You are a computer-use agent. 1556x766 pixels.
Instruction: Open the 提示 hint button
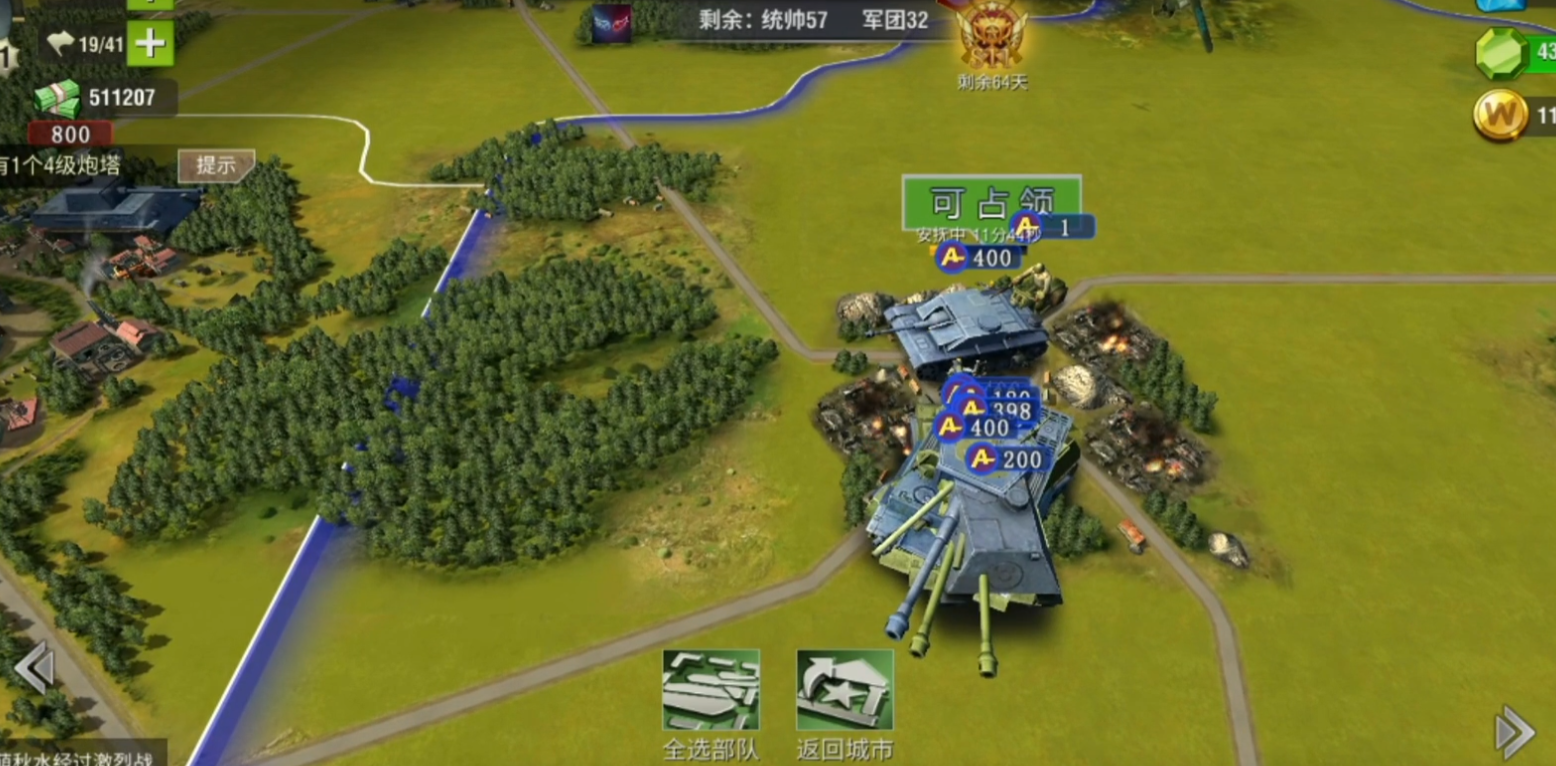pyautogui.click(x=216, y=165)
